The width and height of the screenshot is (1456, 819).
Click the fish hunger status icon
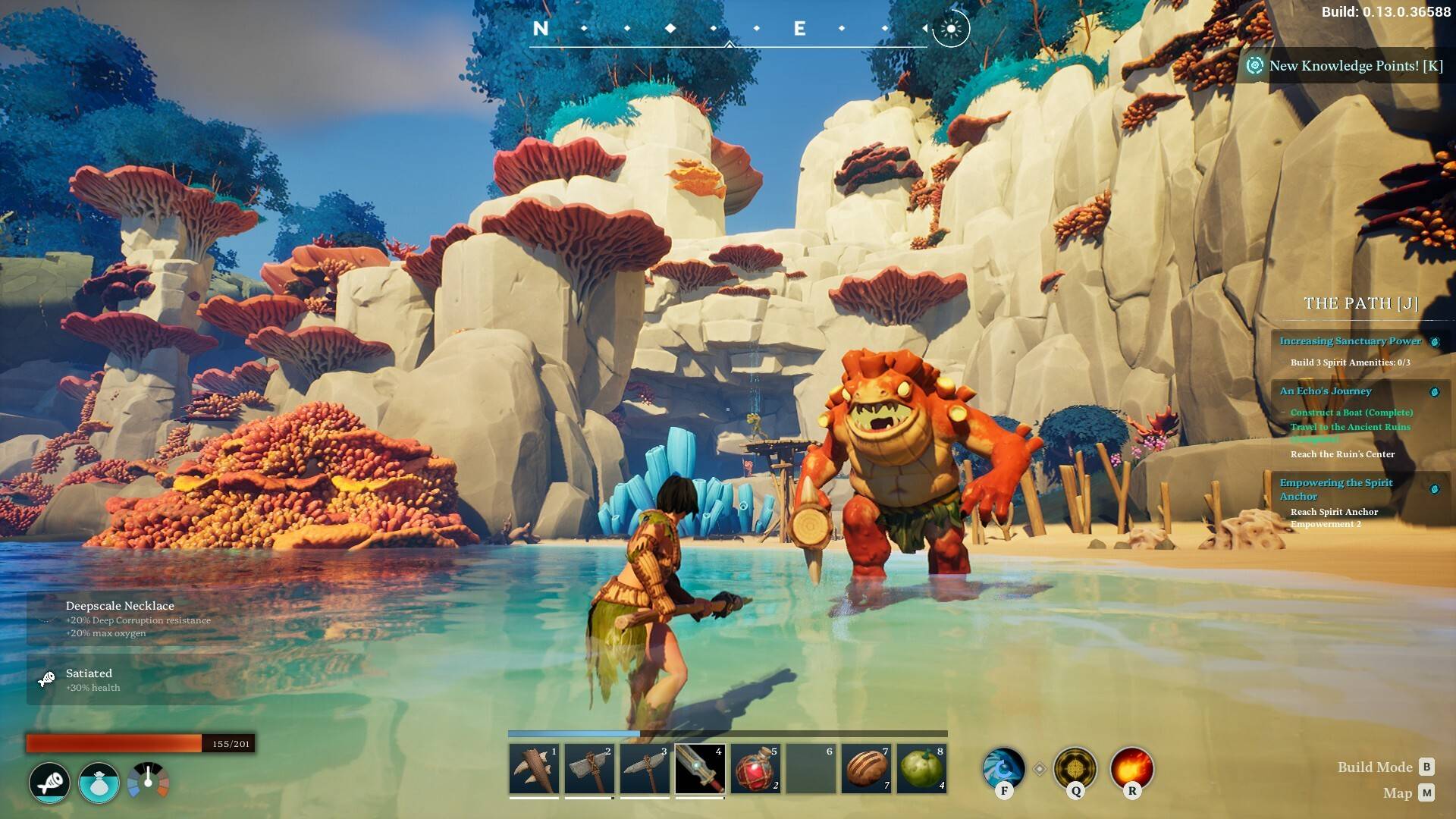pos(50,783)
